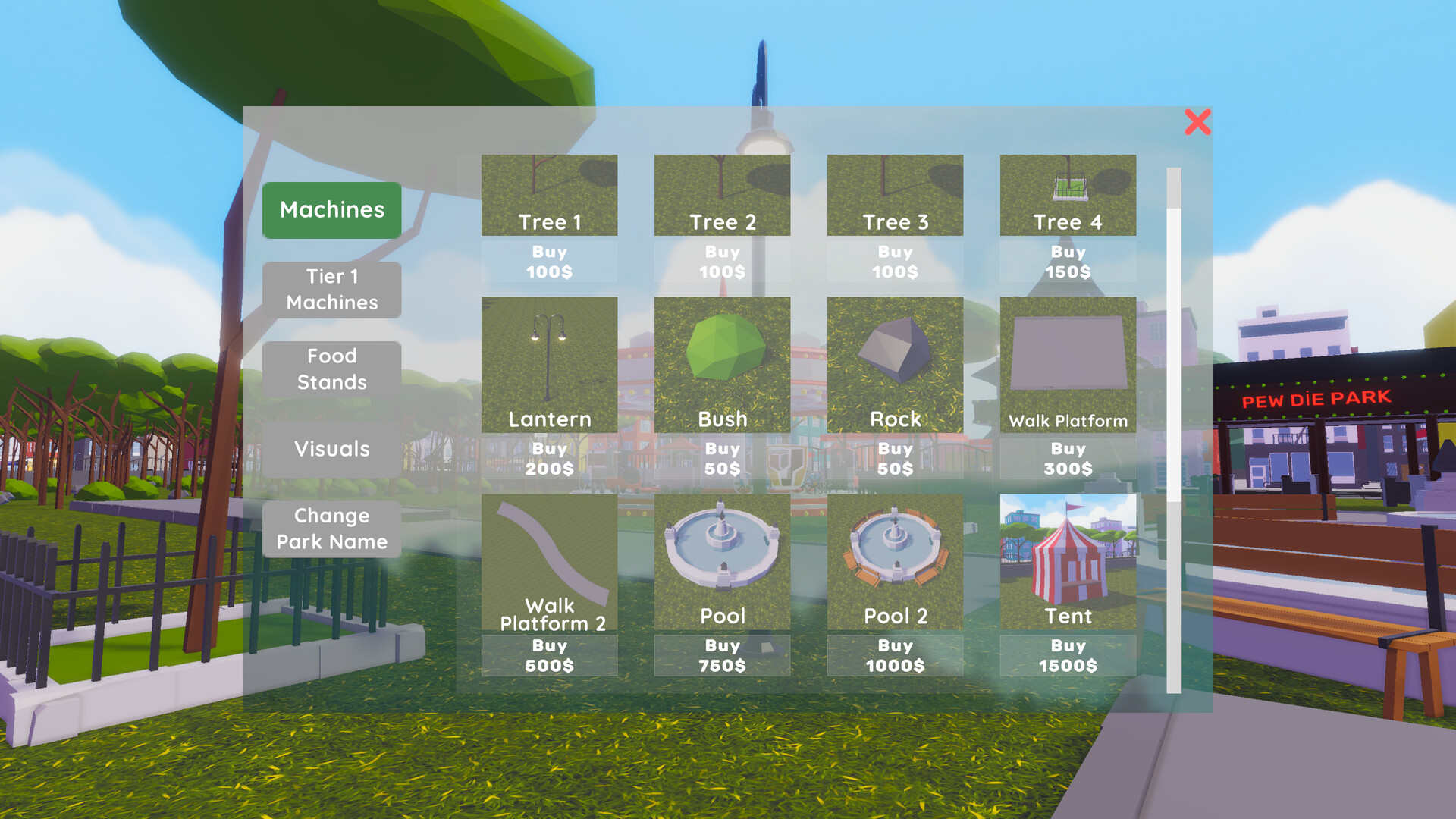Viewport: 1456px width, 819px height.
Task: Switch to the Machines category
Action: 331,209
